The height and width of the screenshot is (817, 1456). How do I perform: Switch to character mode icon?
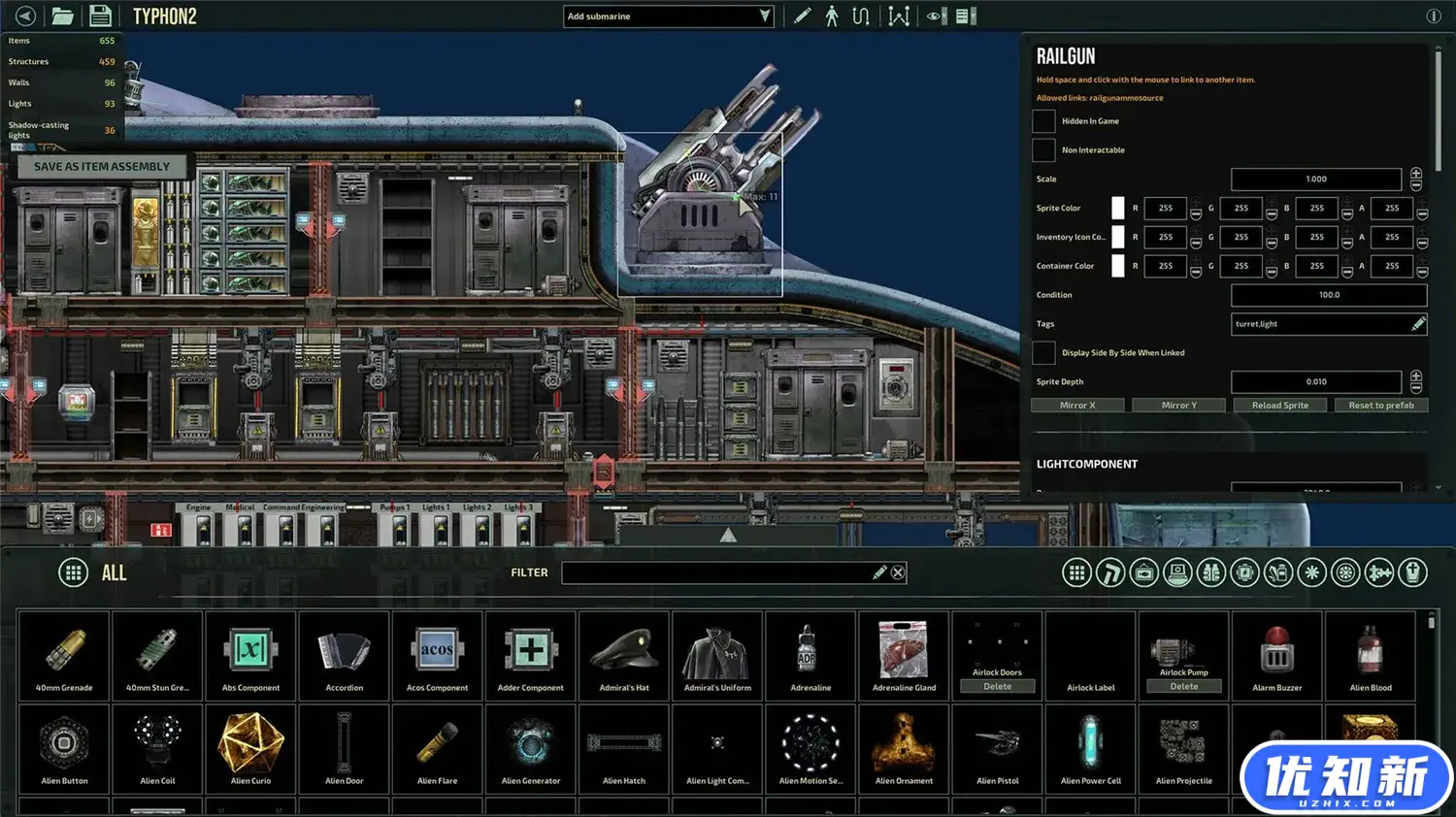click(x=832, y=16)
